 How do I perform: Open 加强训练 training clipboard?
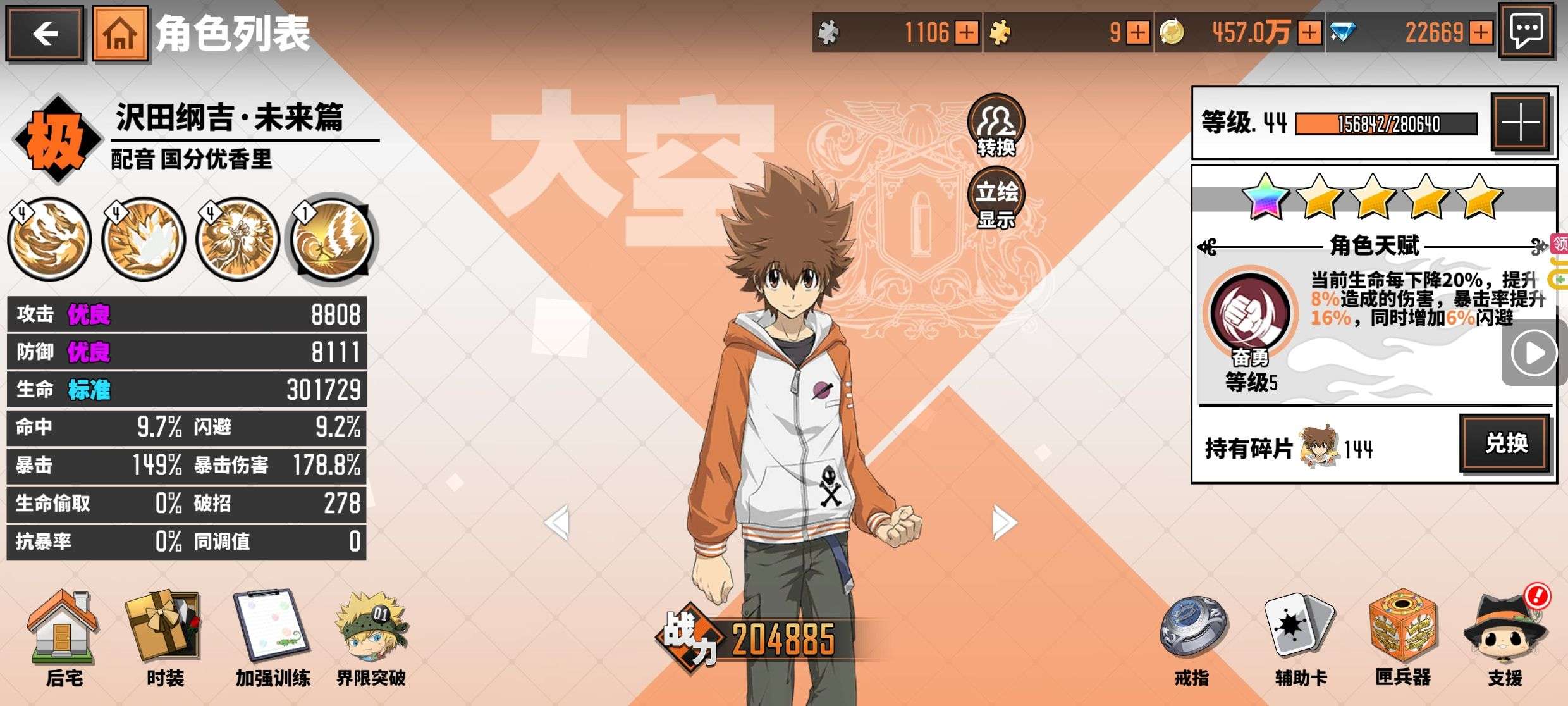pos(273,636)
